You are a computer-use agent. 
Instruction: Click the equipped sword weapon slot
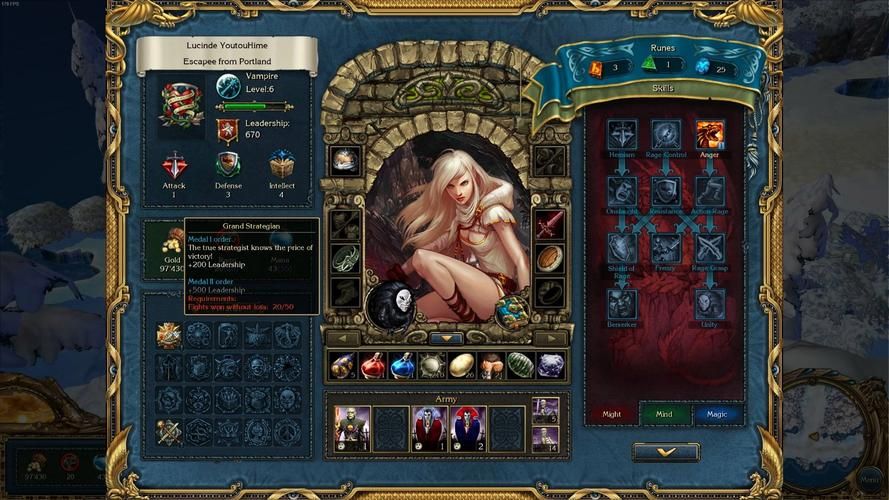click(550, 226)
